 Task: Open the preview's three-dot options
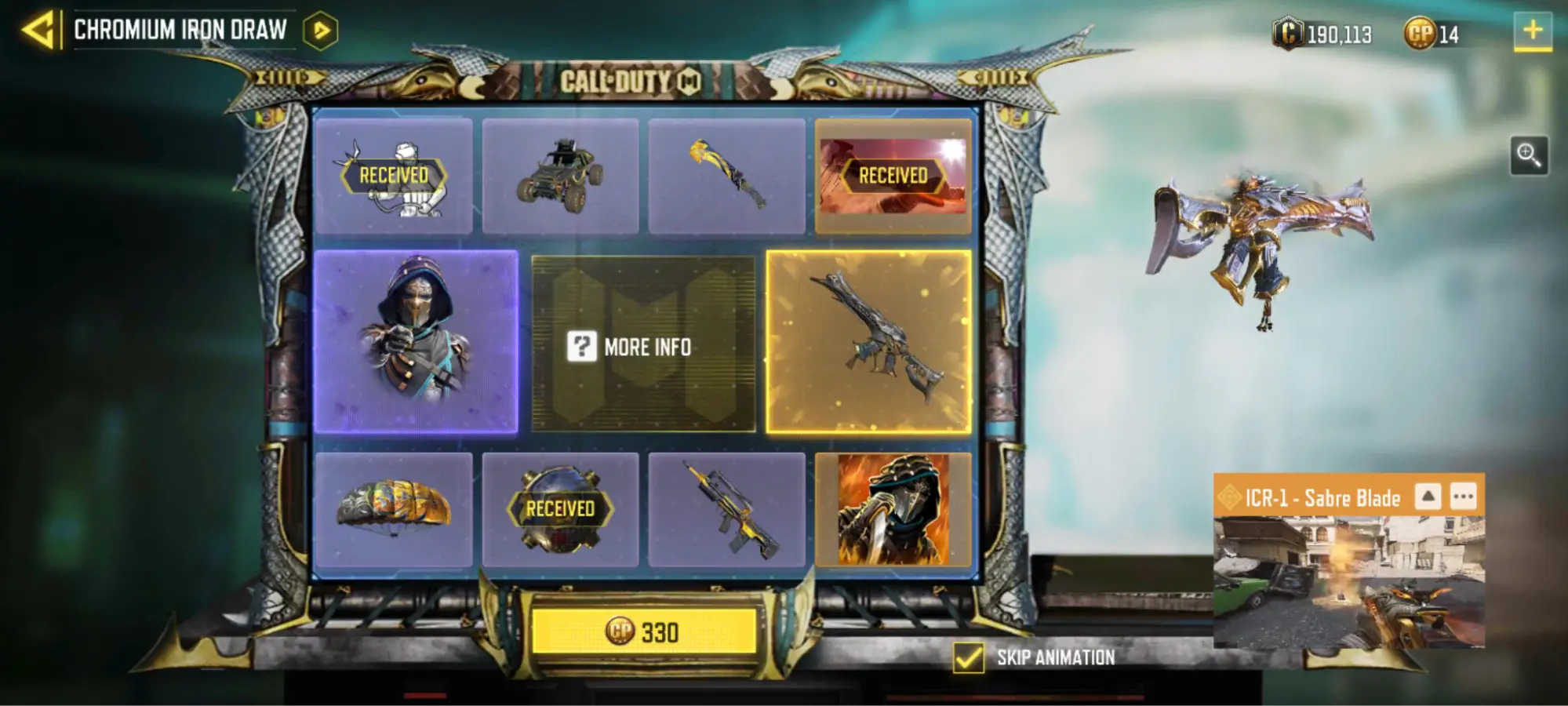[1463, 497]
